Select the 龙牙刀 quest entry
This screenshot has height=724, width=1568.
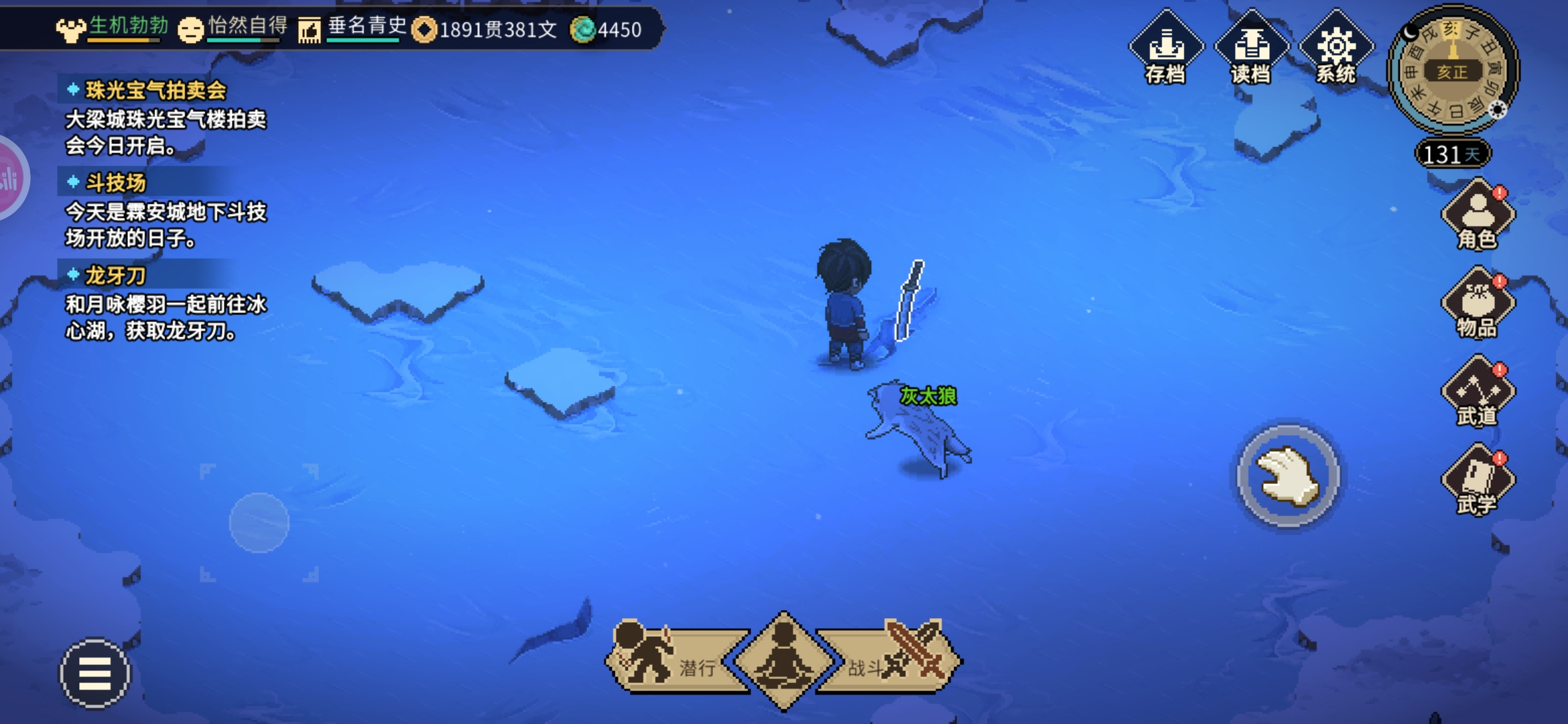pos(115,276)
